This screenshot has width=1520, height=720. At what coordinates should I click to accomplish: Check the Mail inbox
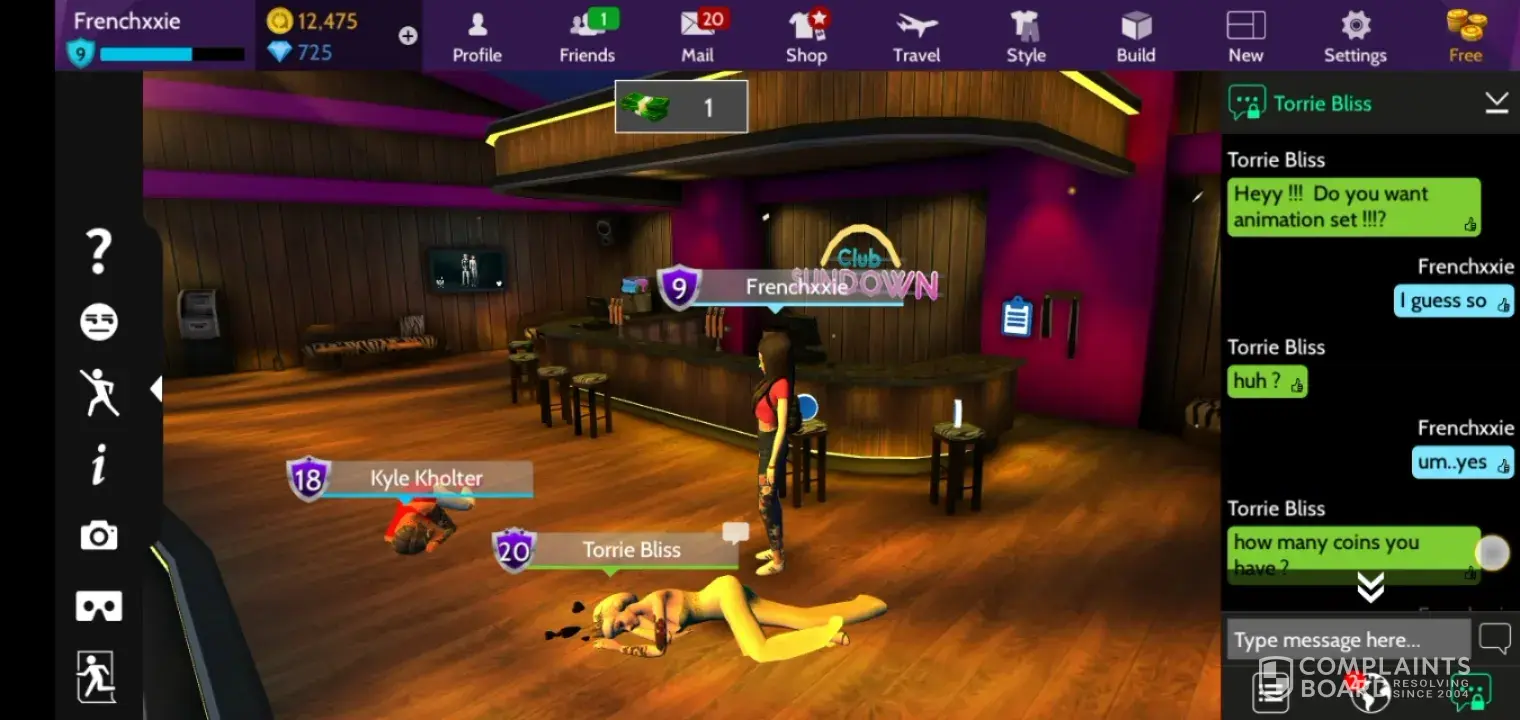click(698, 36)
